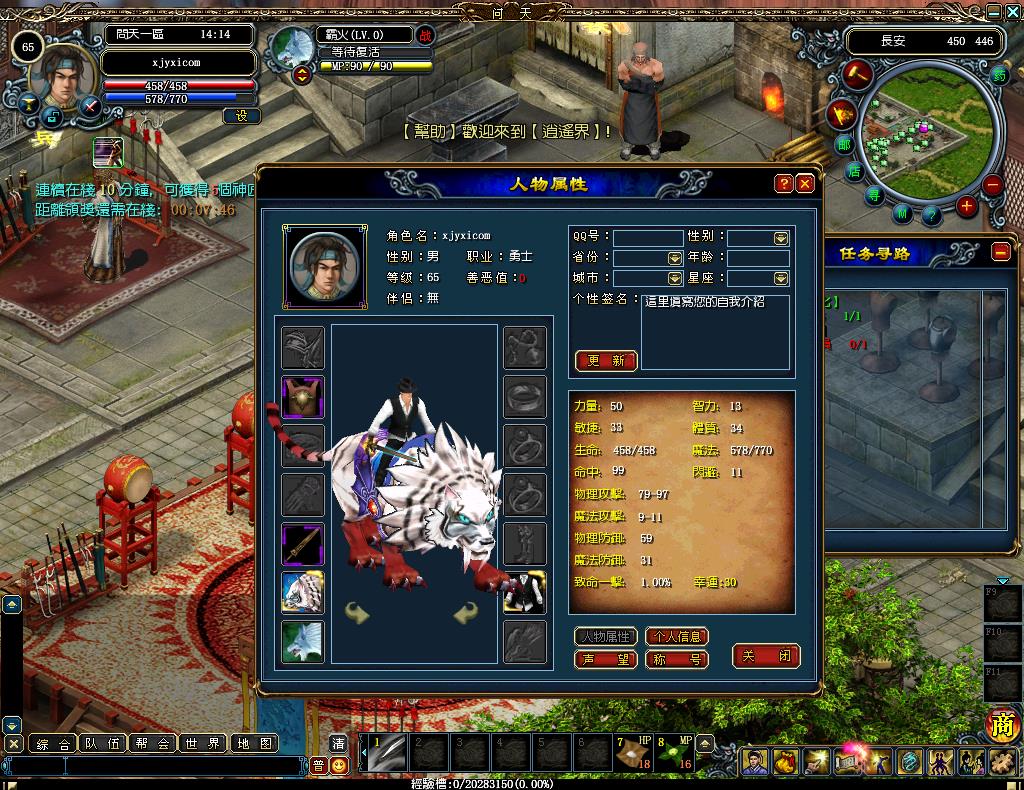Close the 人物属性 character window with X

pyautogui.click(x=805, y=184)
